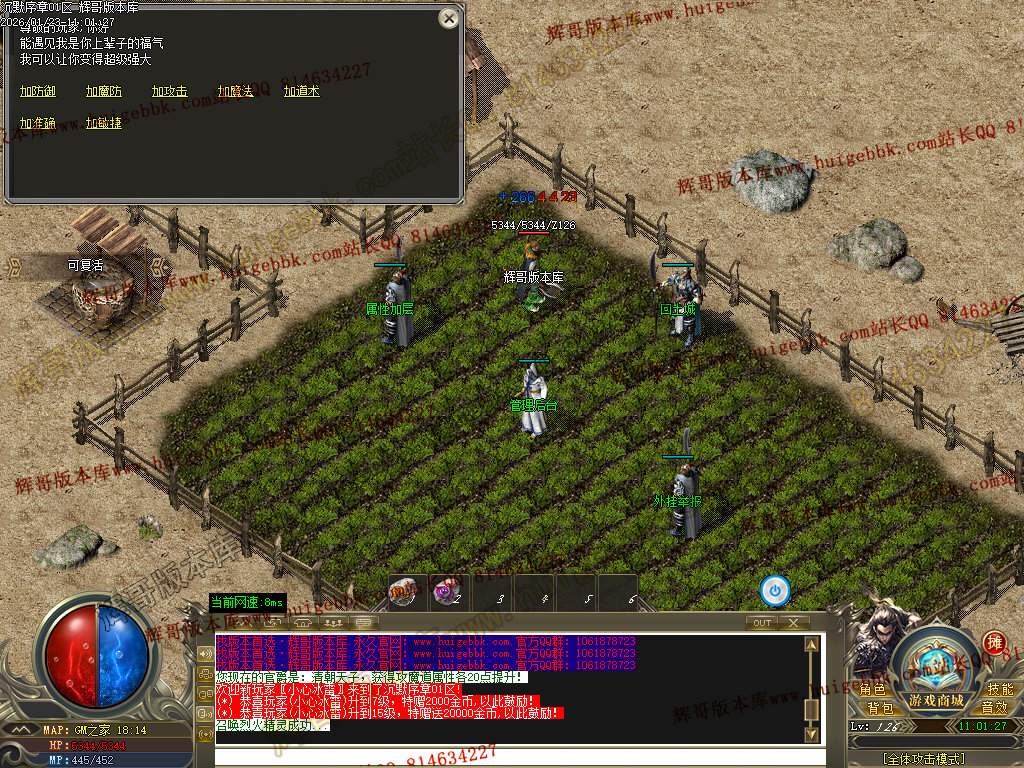Focus the chat input field
1024x768 pixels.
[x=510, y=755]
